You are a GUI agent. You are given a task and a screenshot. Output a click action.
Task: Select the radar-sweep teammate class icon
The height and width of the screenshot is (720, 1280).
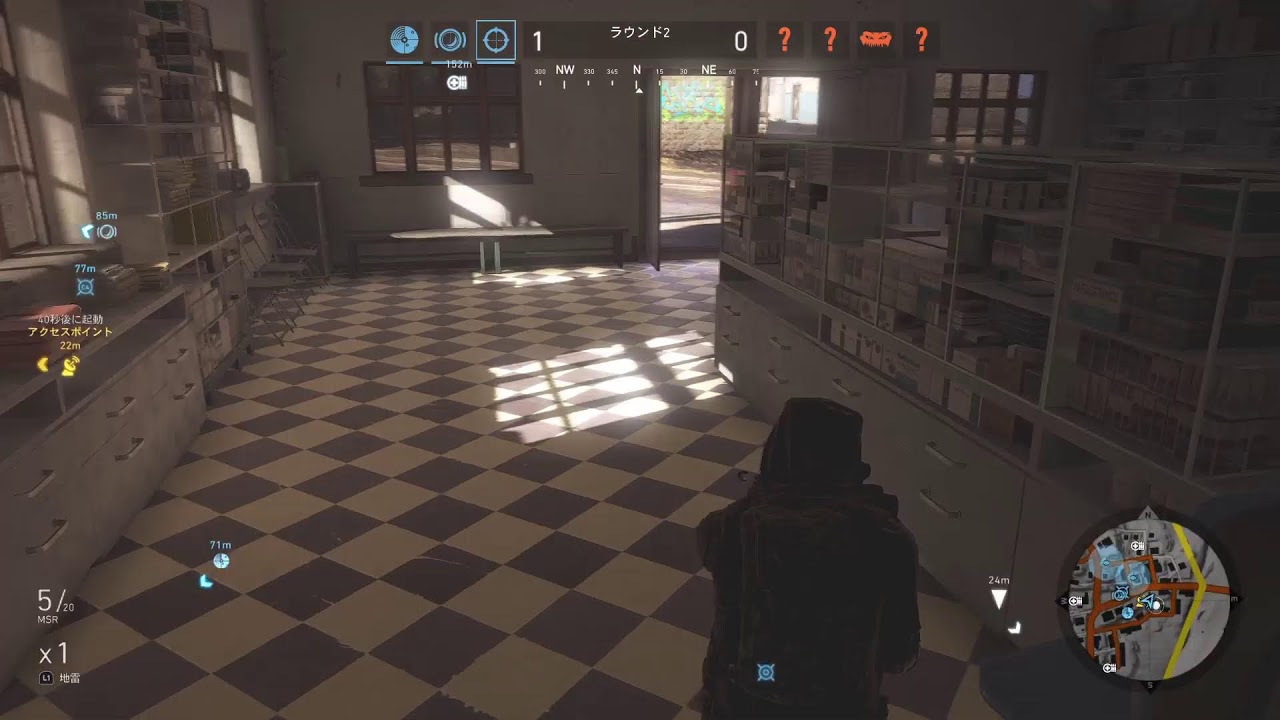click(x=405, y=41)
